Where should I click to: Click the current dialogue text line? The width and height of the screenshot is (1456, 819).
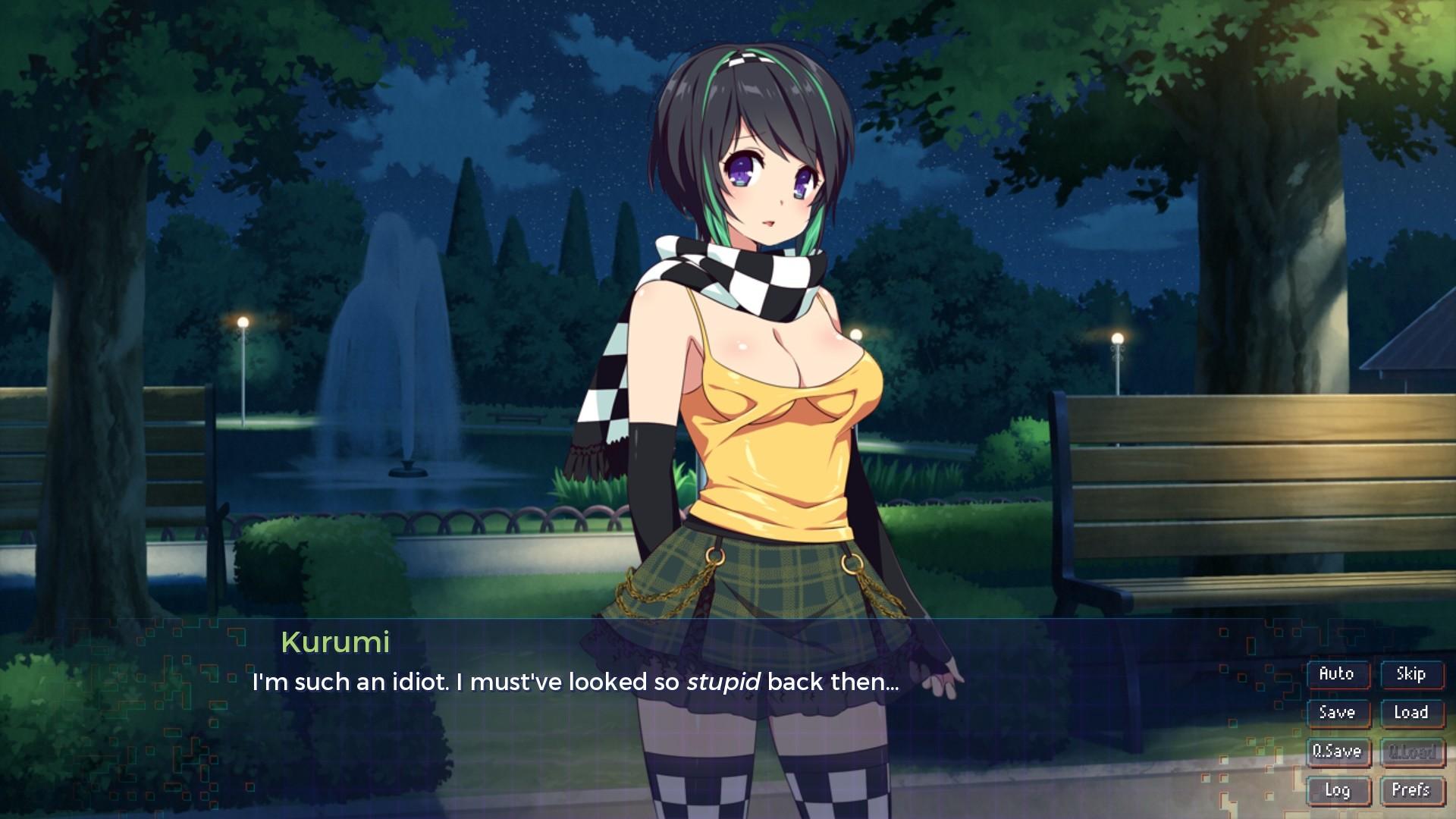point(576,682)
